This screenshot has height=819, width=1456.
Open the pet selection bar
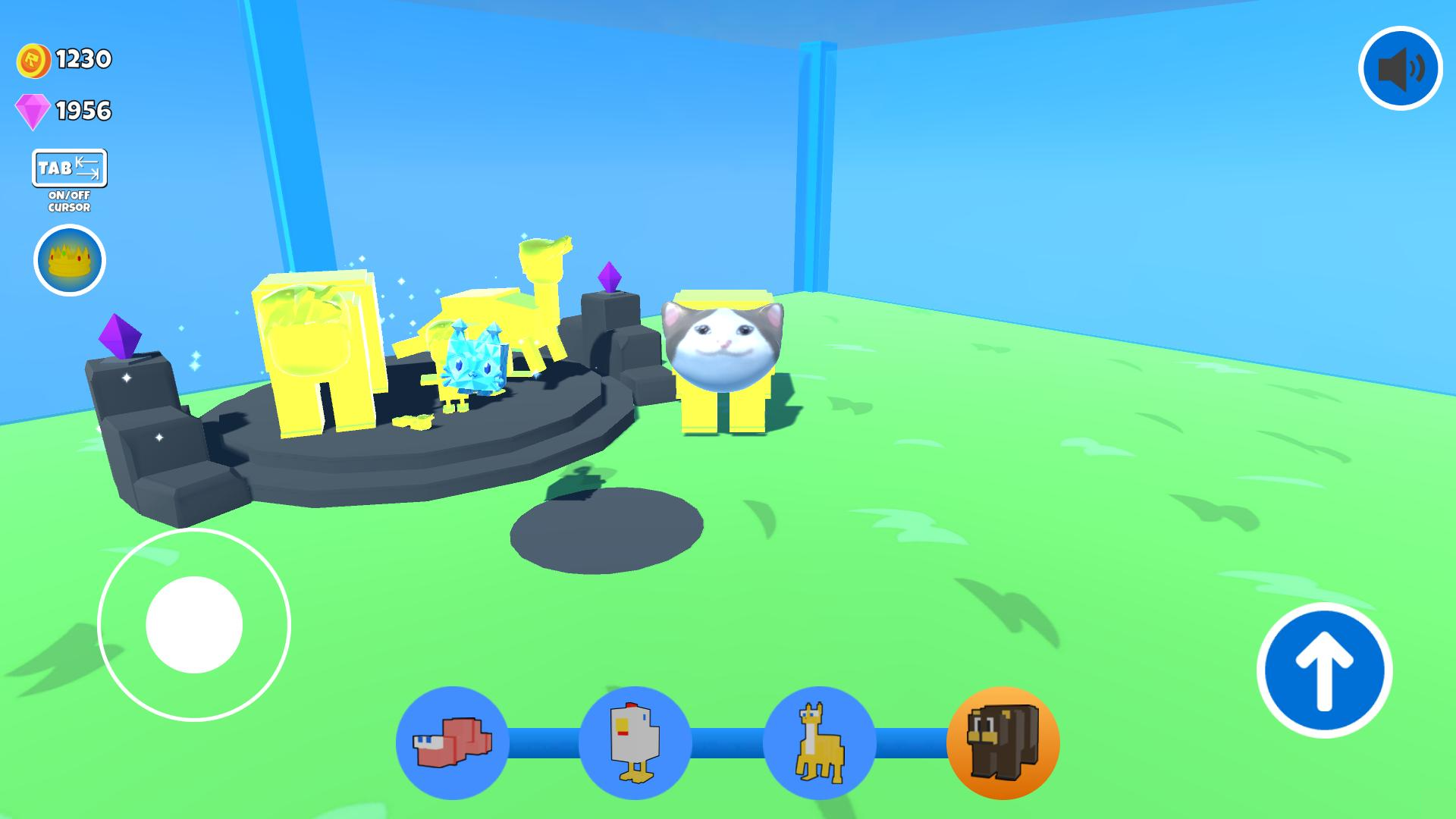[728, 744]
